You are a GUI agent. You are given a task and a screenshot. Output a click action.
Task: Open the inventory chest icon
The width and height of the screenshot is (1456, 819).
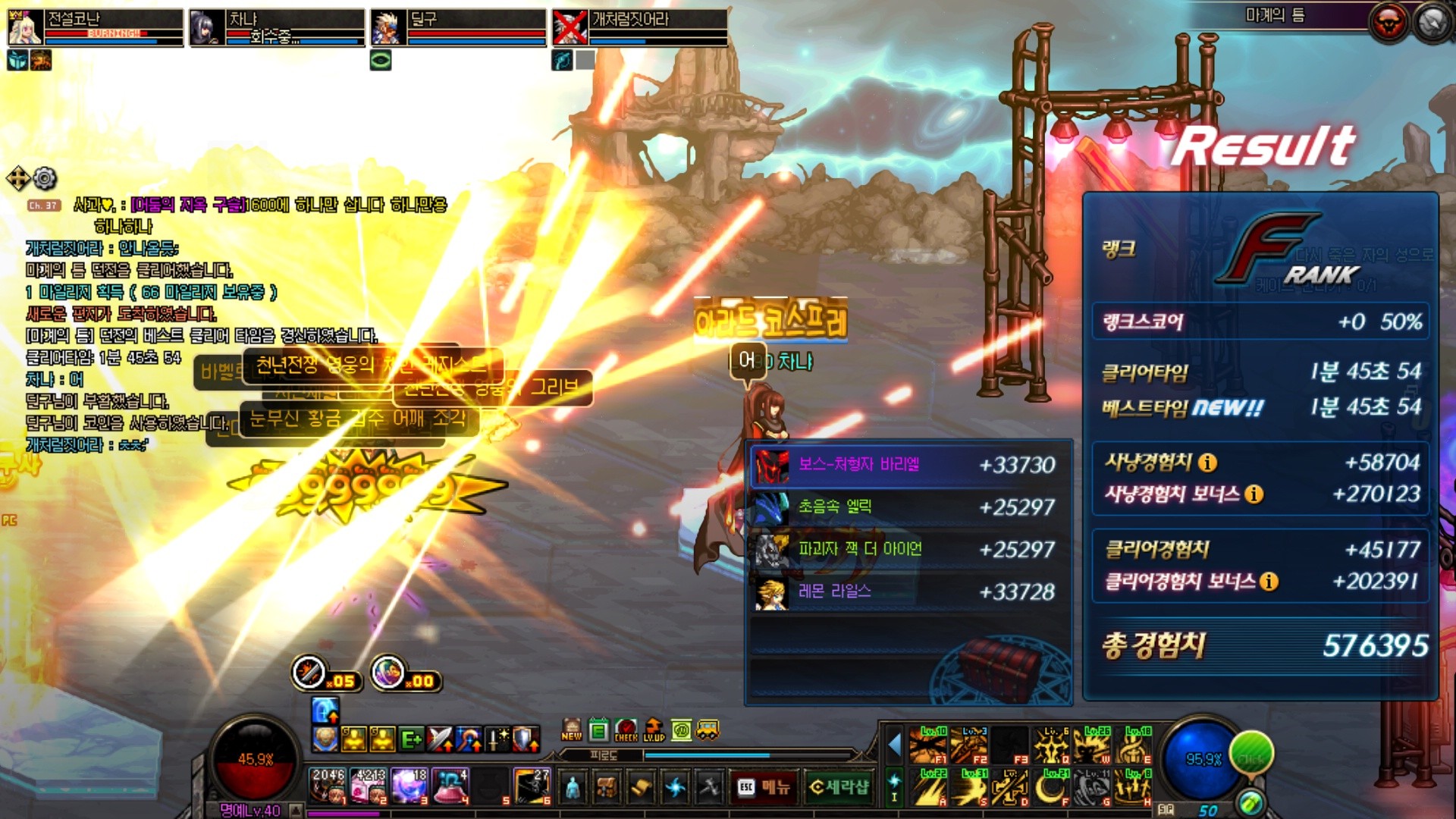pos(607,787)
